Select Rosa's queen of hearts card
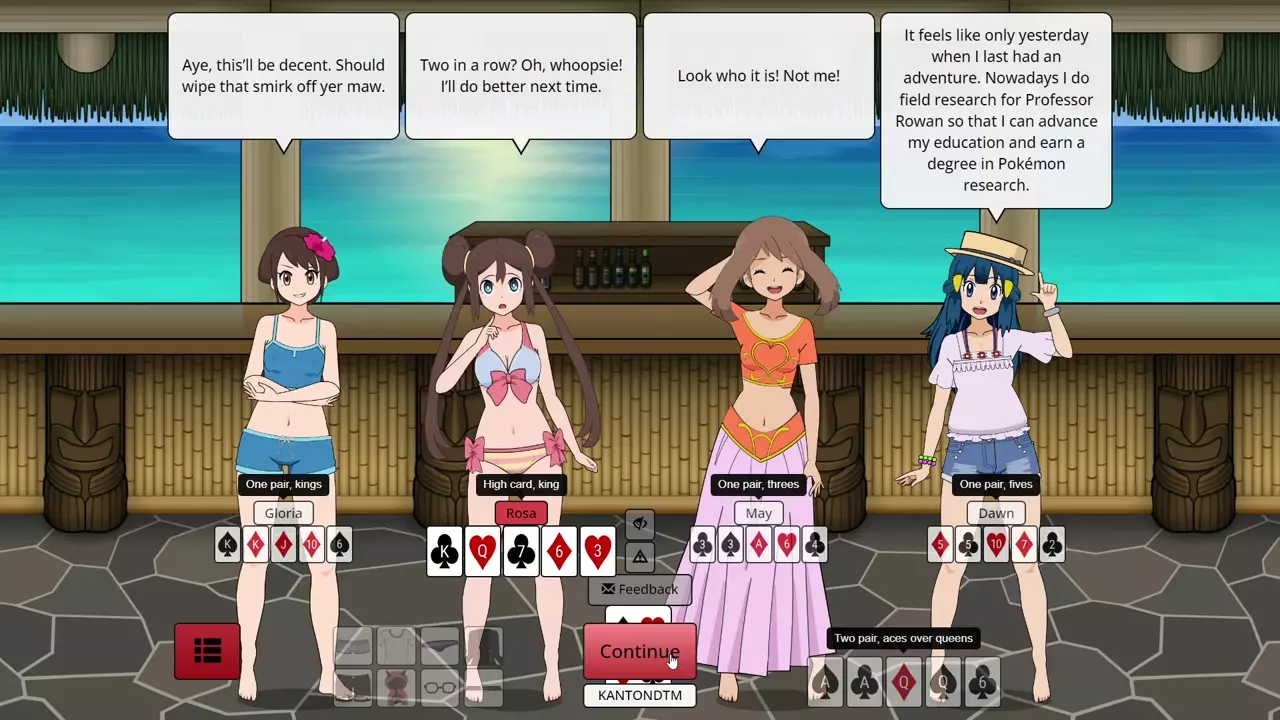The height and width of the screenshot is (720, 1280). (483, 551)
